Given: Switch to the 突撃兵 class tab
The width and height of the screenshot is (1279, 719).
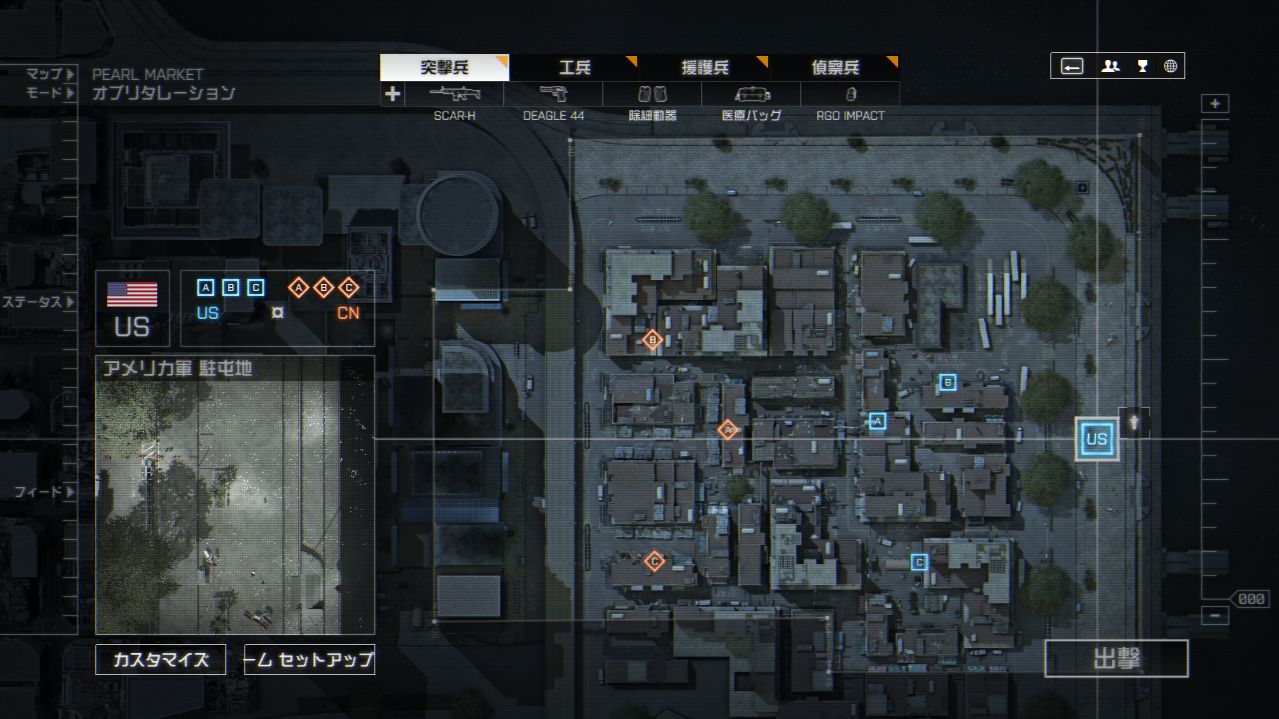Looking at the screenshot, I should 444,68.
